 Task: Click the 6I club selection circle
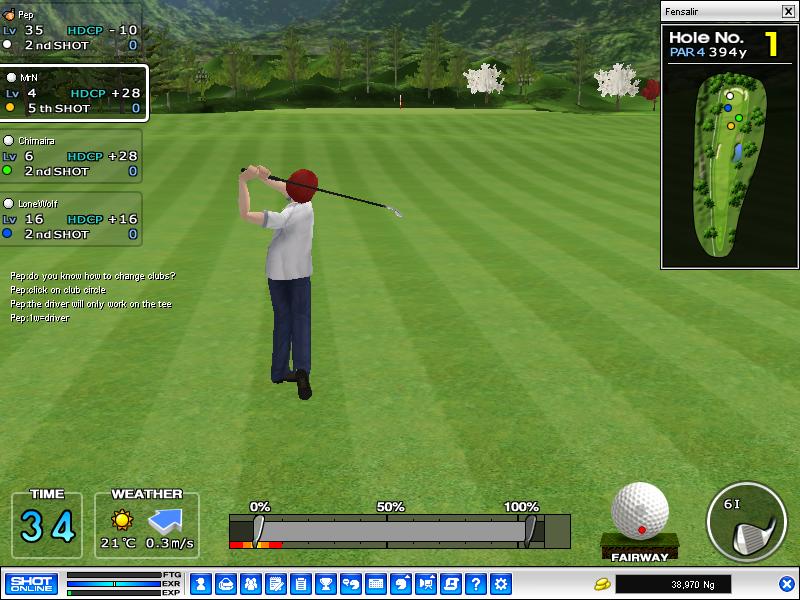[745, 522]
